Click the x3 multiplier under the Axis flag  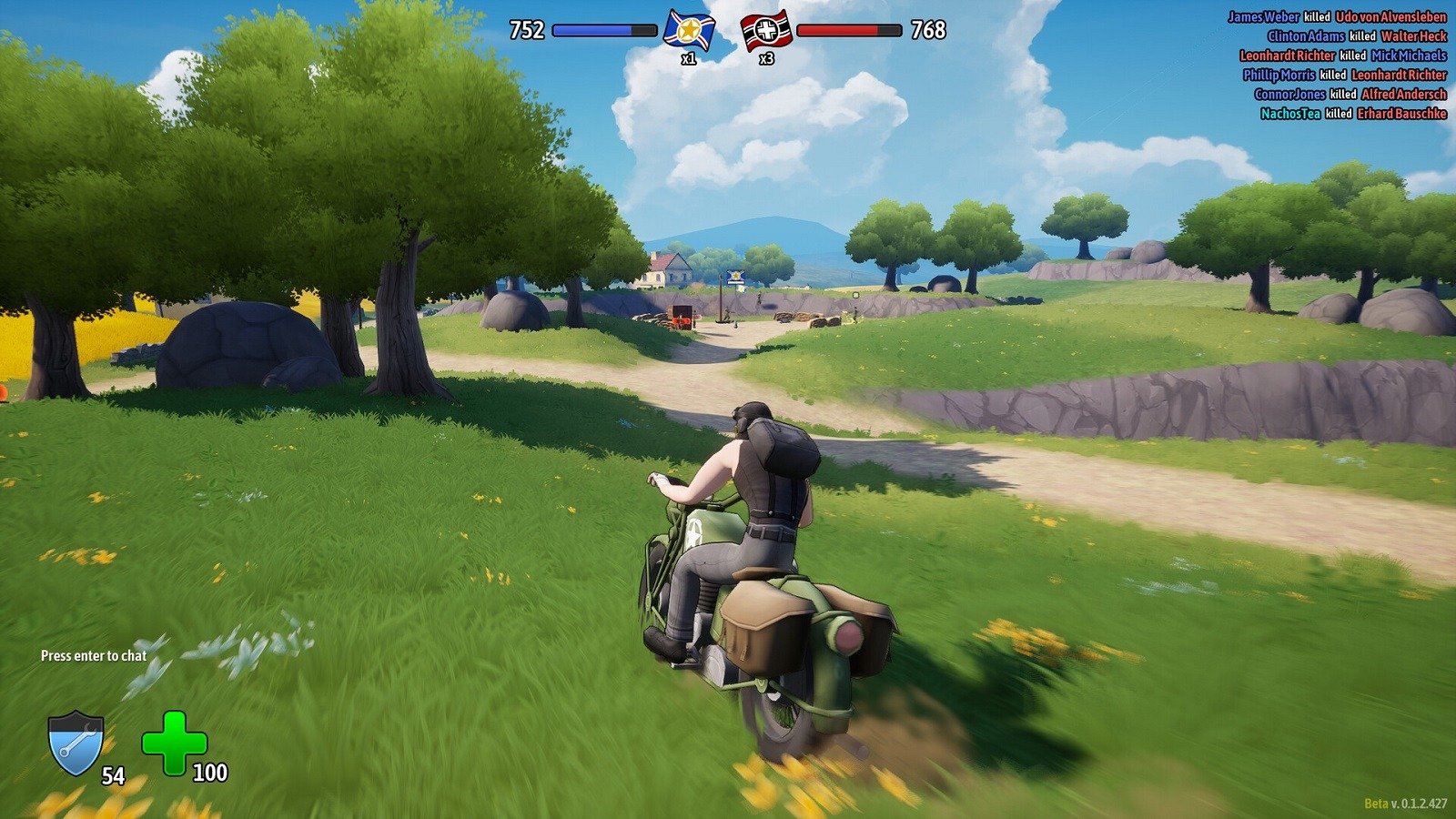[x=767, y=57]
